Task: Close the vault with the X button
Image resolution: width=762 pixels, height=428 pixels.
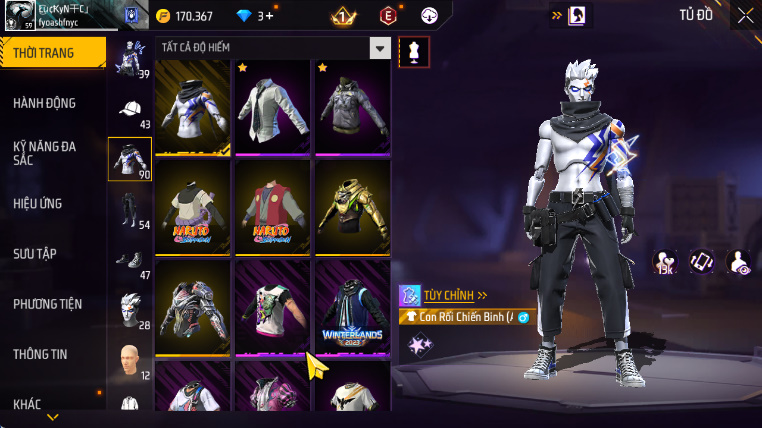Action: click(x=745, y=15)
